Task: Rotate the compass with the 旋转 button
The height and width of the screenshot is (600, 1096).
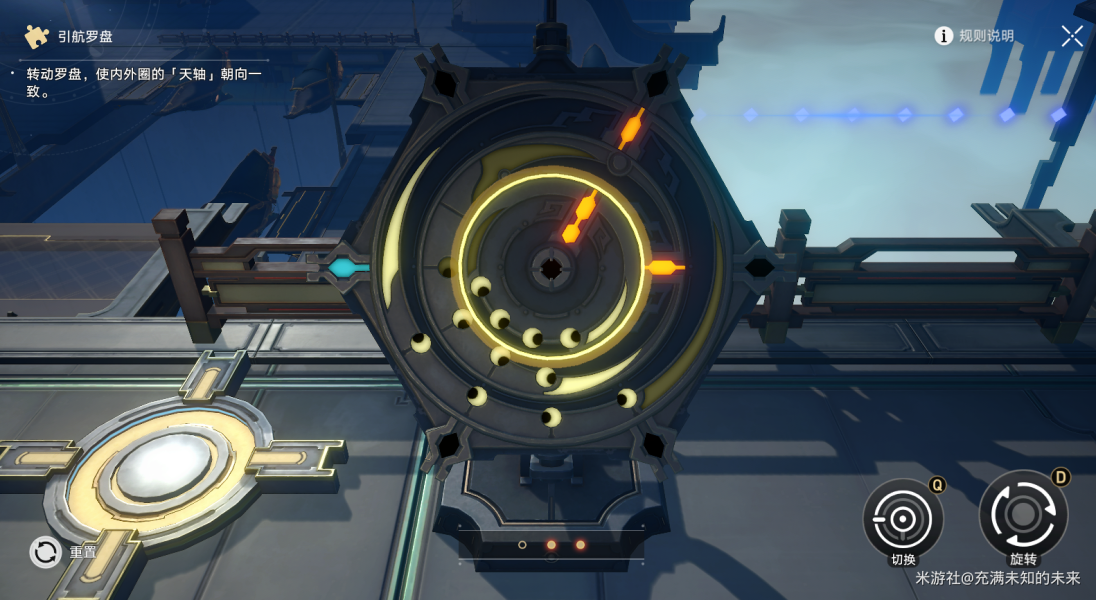Action: pyautogui.click(x=1022, y=514)
